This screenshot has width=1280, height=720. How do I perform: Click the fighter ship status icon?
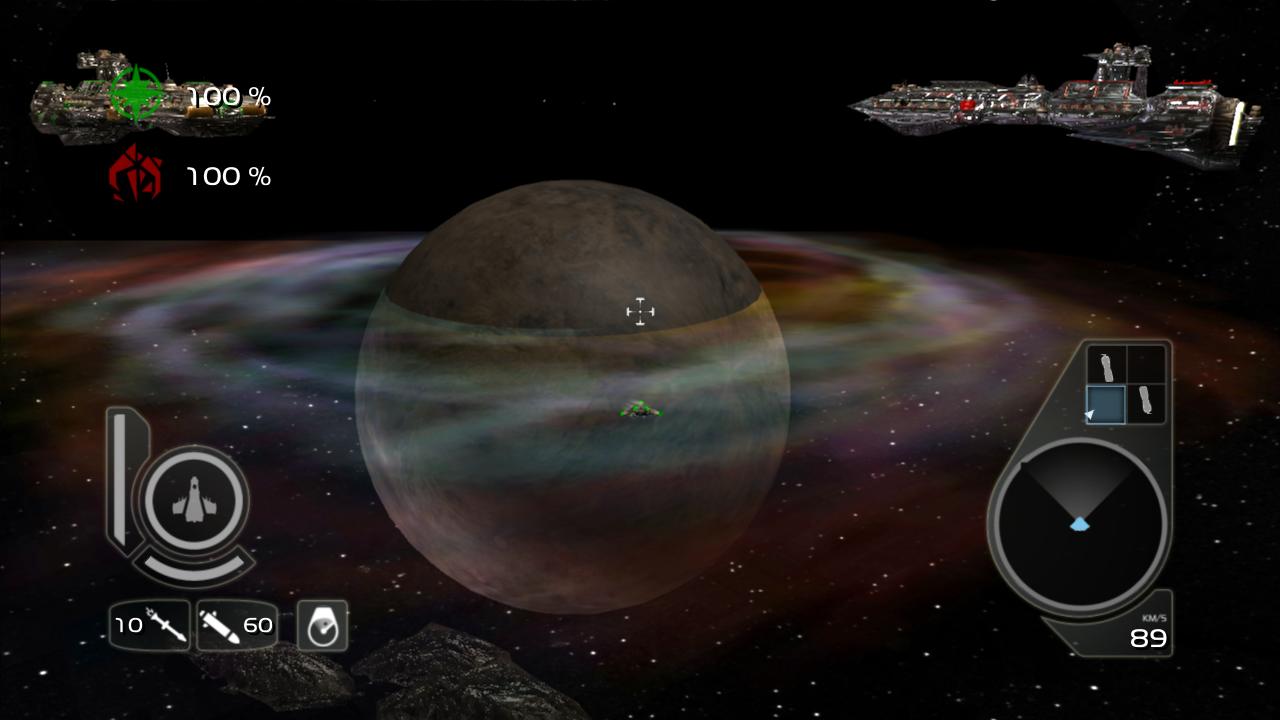coord(195,499)
